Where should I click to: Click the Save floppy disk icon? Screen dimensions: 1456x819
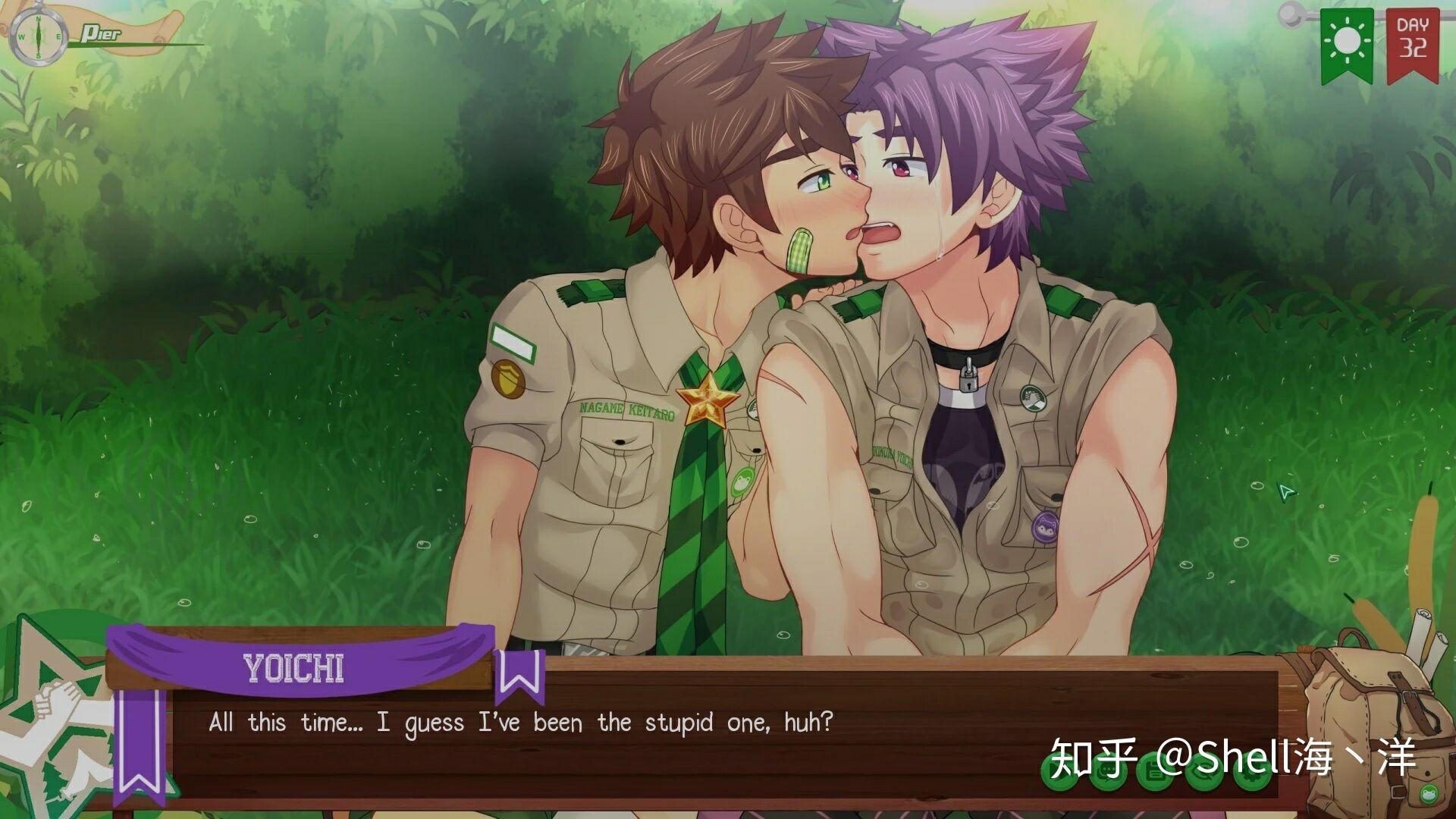click(1154, 772)
